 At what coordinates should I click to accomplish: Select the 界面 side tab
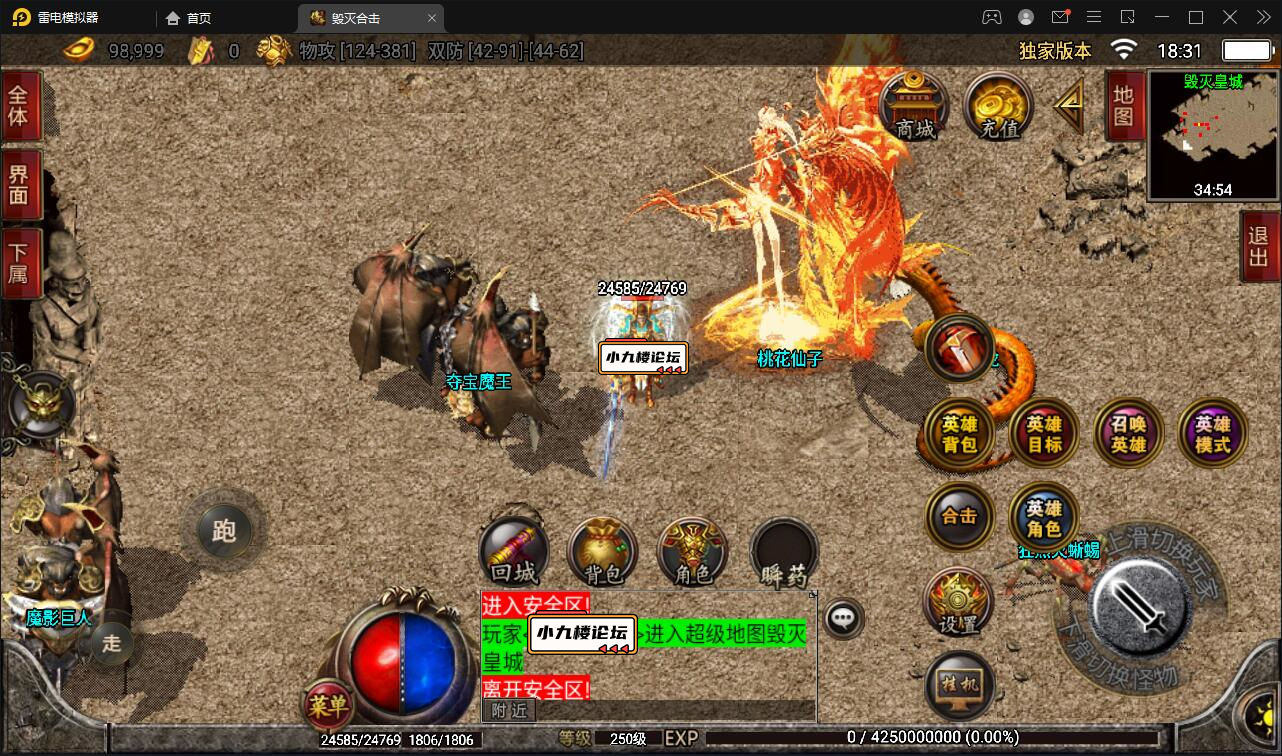pos(19,184)
